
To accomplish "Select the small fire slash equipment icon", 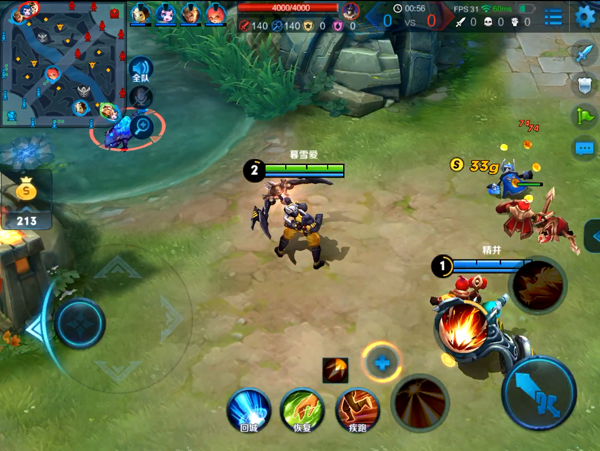I will click(336, 370).
